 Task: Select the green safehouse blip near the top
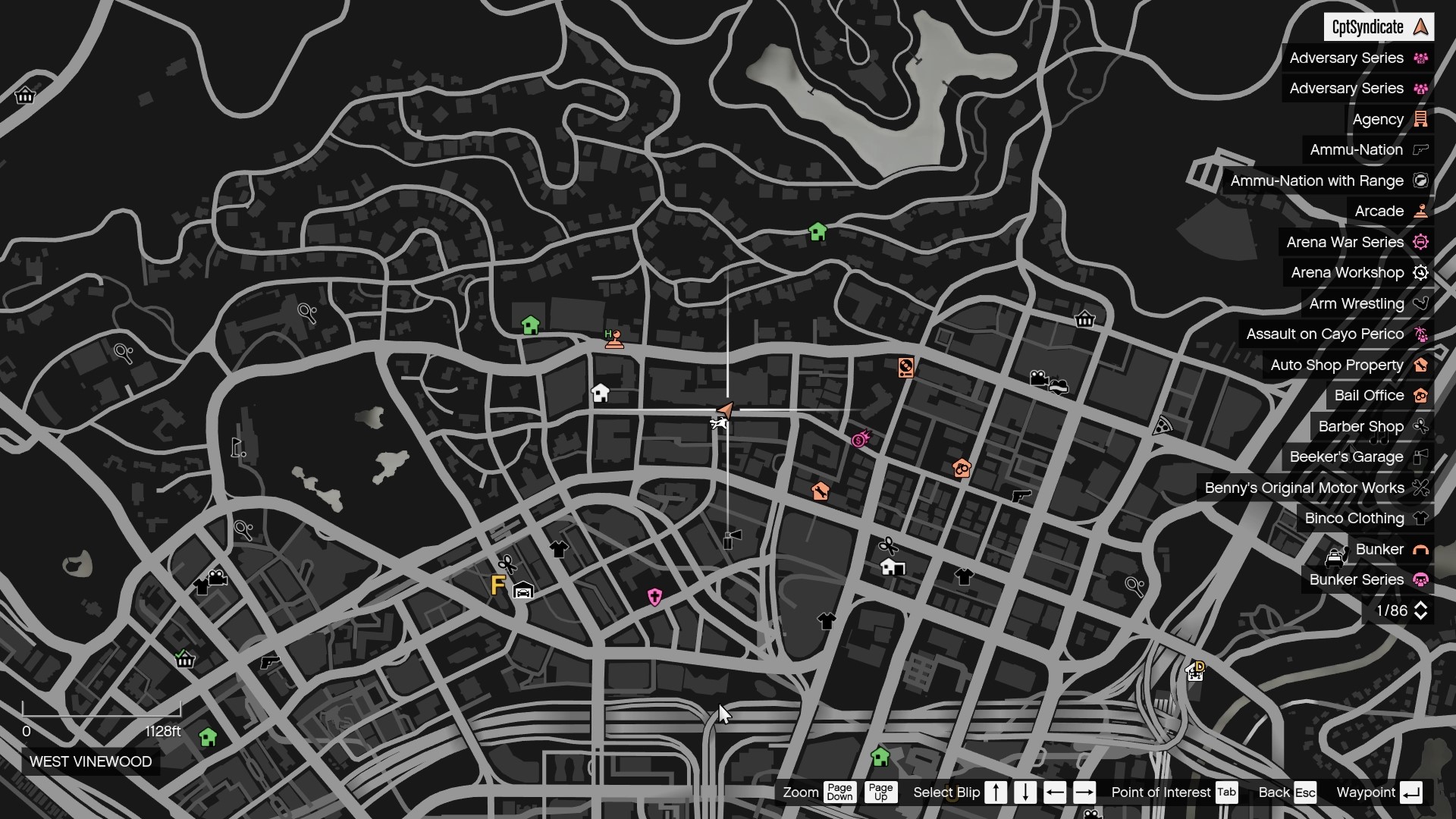point(817,231)
